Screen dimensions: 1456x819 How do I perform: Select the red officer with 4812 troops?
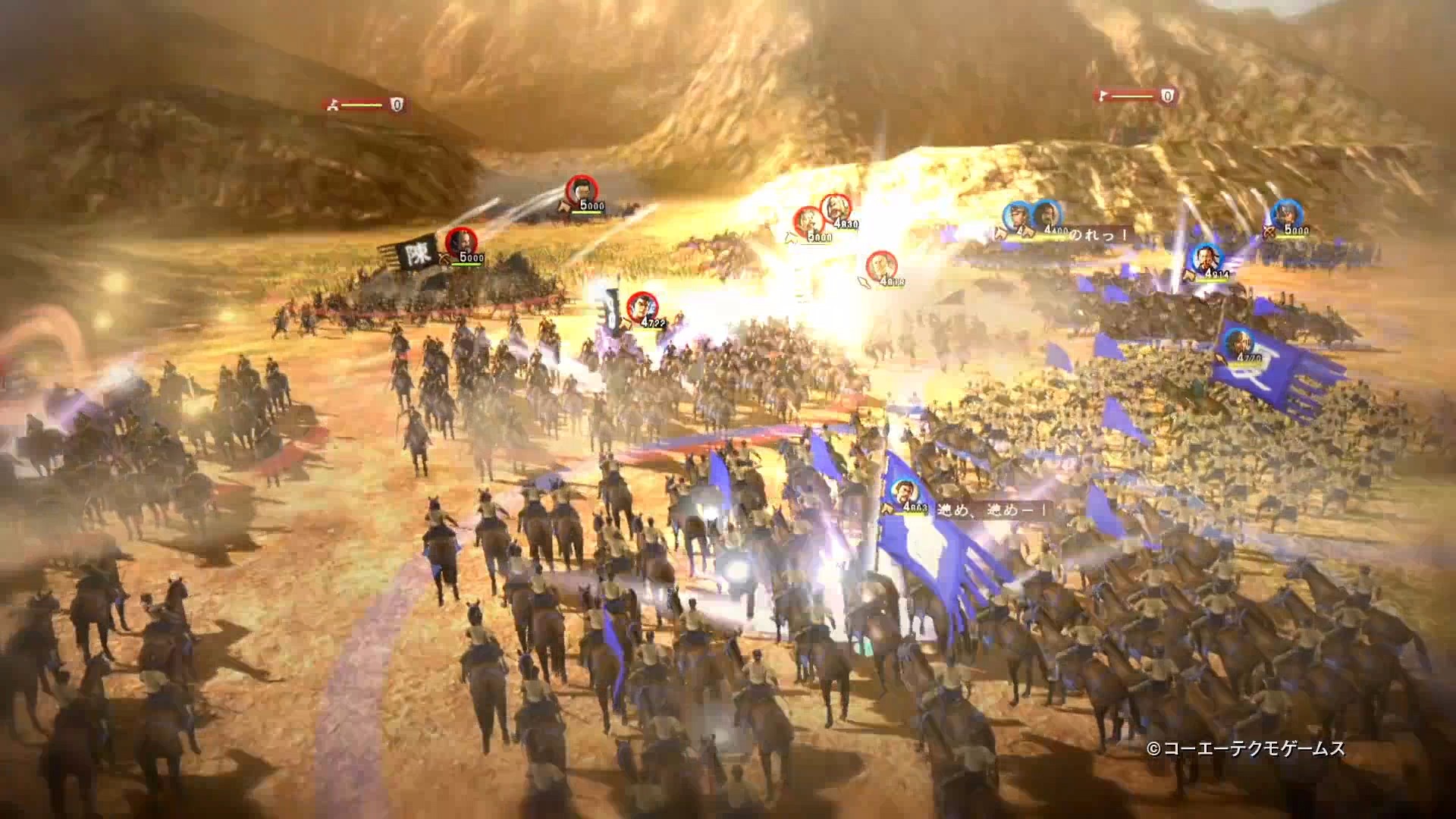point(880,265)
